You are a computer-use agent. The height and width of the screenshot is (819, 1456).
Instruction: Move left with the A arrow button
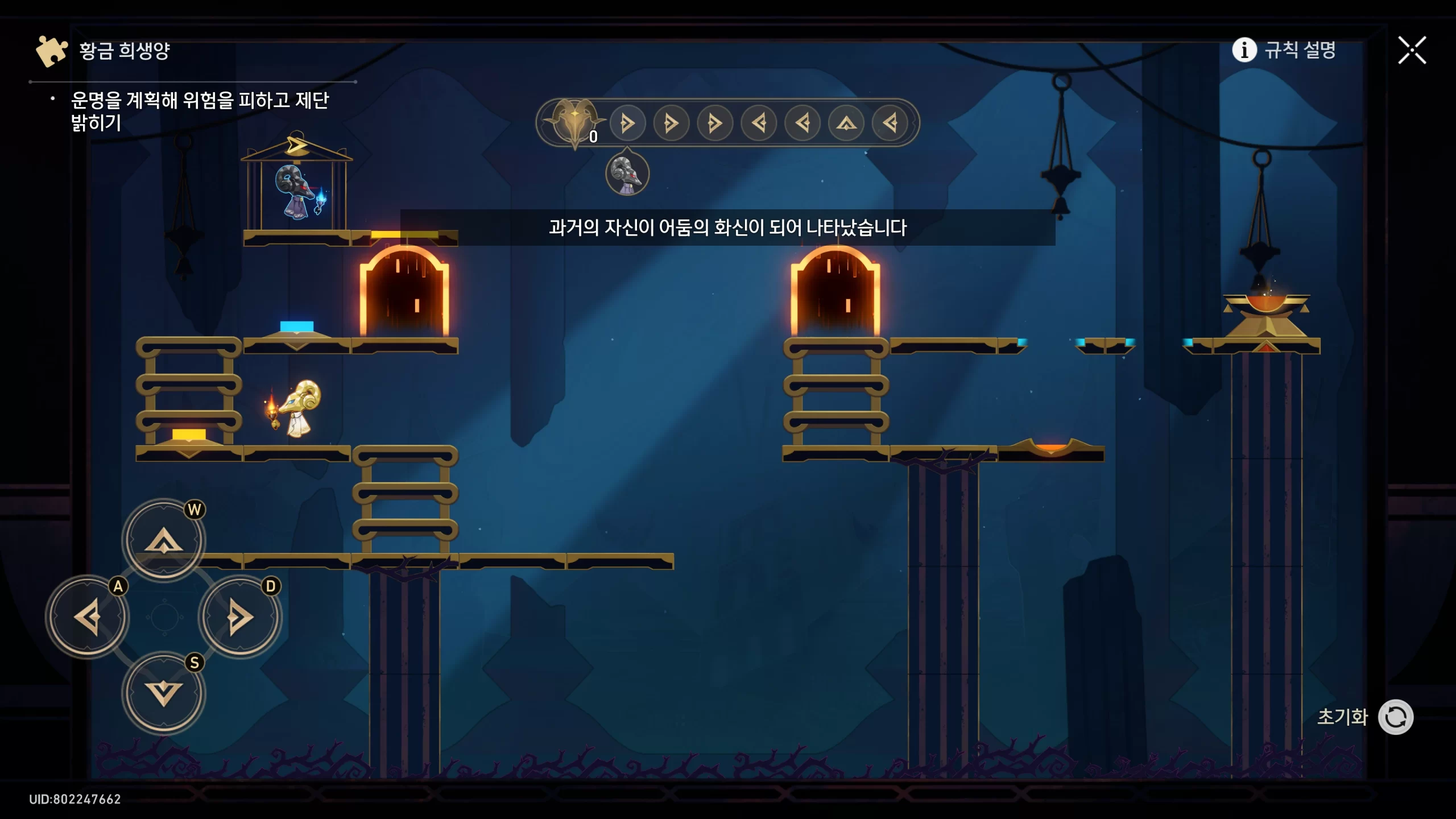point(88,617)
